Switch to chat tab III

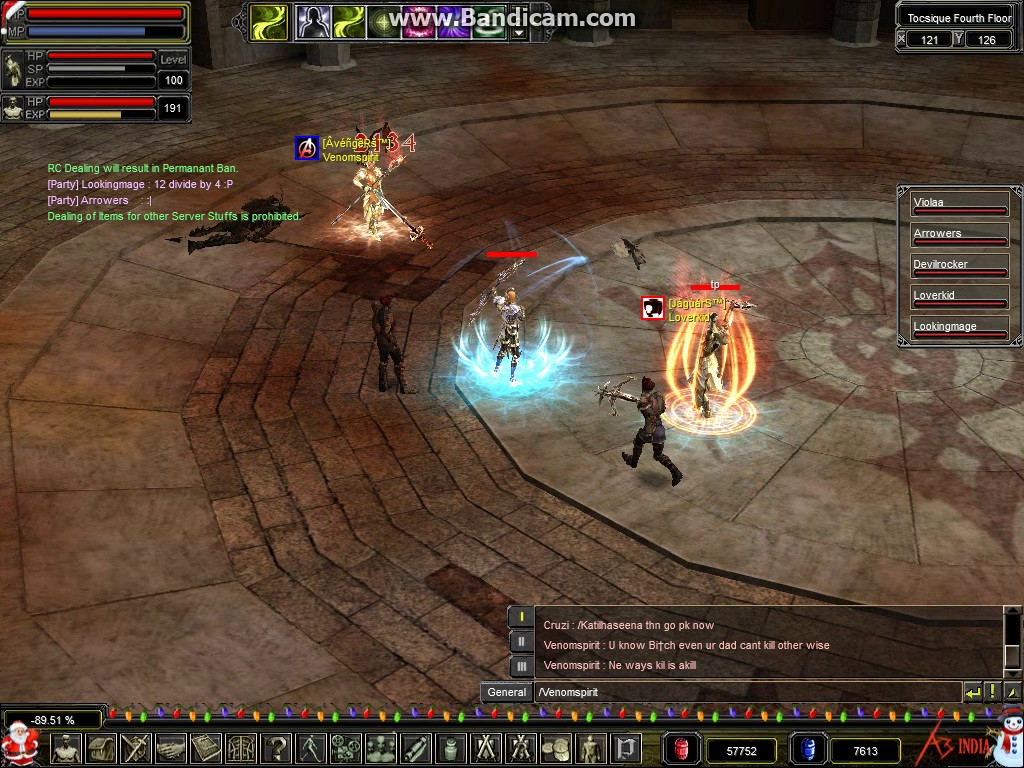click(x=521, y=666)
